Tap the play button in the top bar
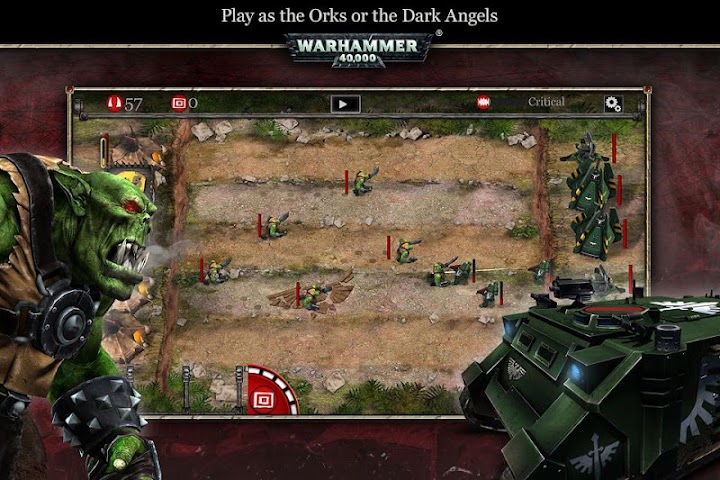The image size is (720, 480). [x=345, y=103]
